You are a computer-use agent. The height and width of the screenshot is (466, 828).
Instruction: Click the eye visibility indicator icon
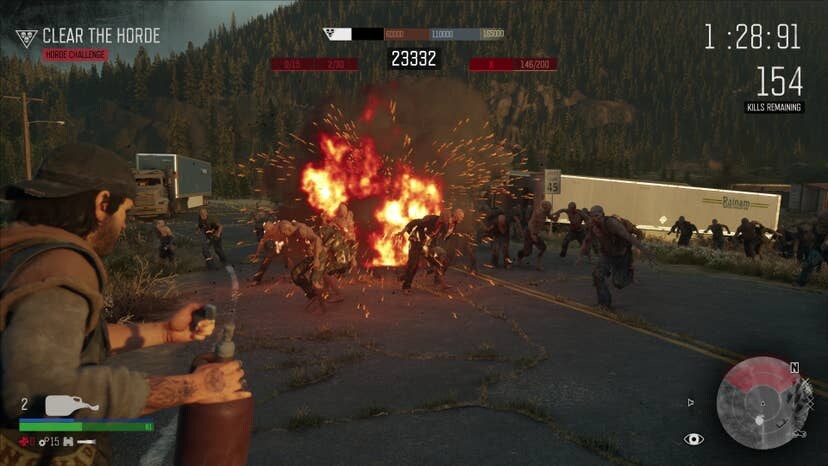(693, 439)
